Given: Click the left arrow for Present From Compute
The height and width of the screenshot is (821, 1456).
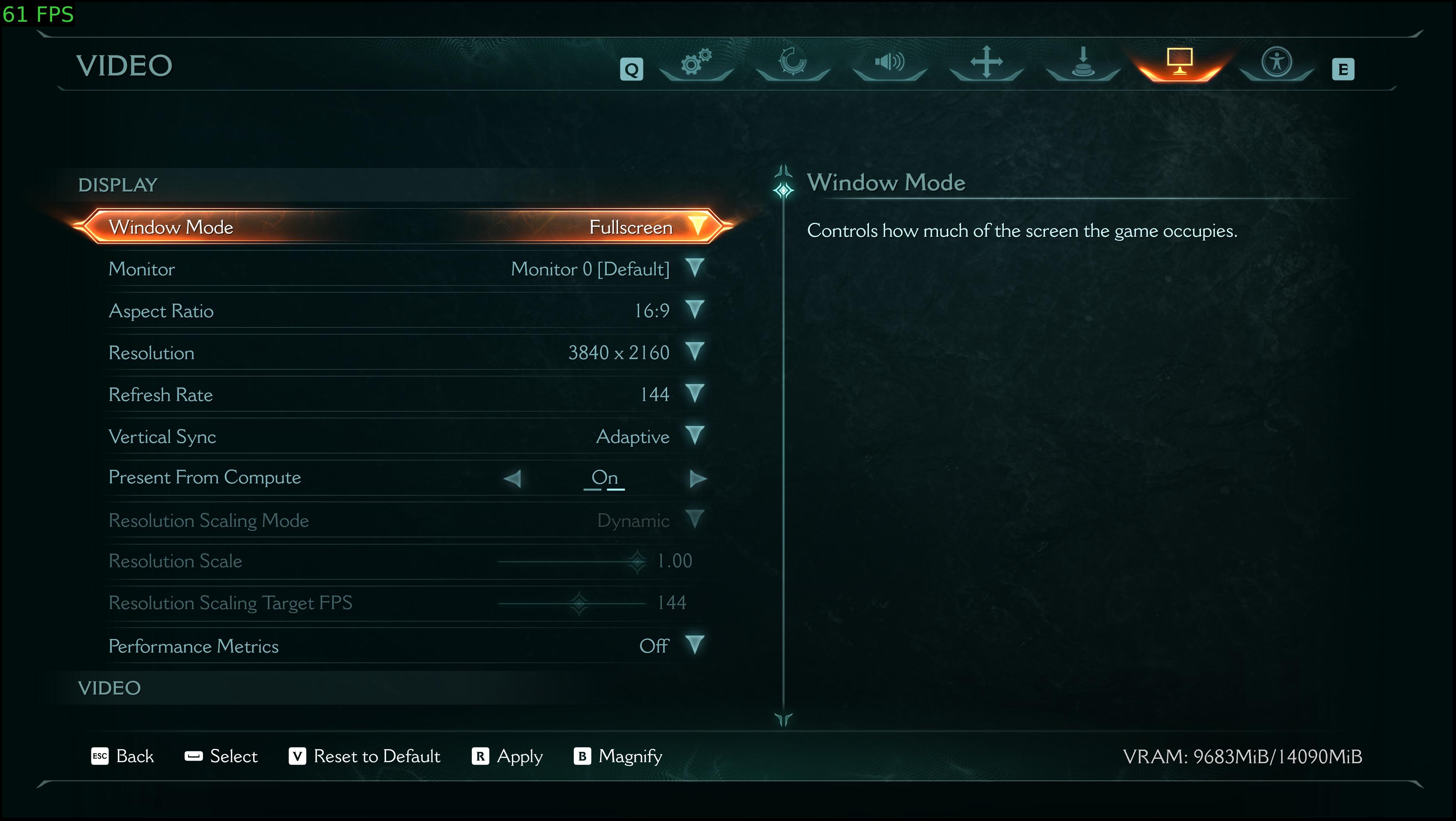Looking at the screenshot, I should coord(513,478).
